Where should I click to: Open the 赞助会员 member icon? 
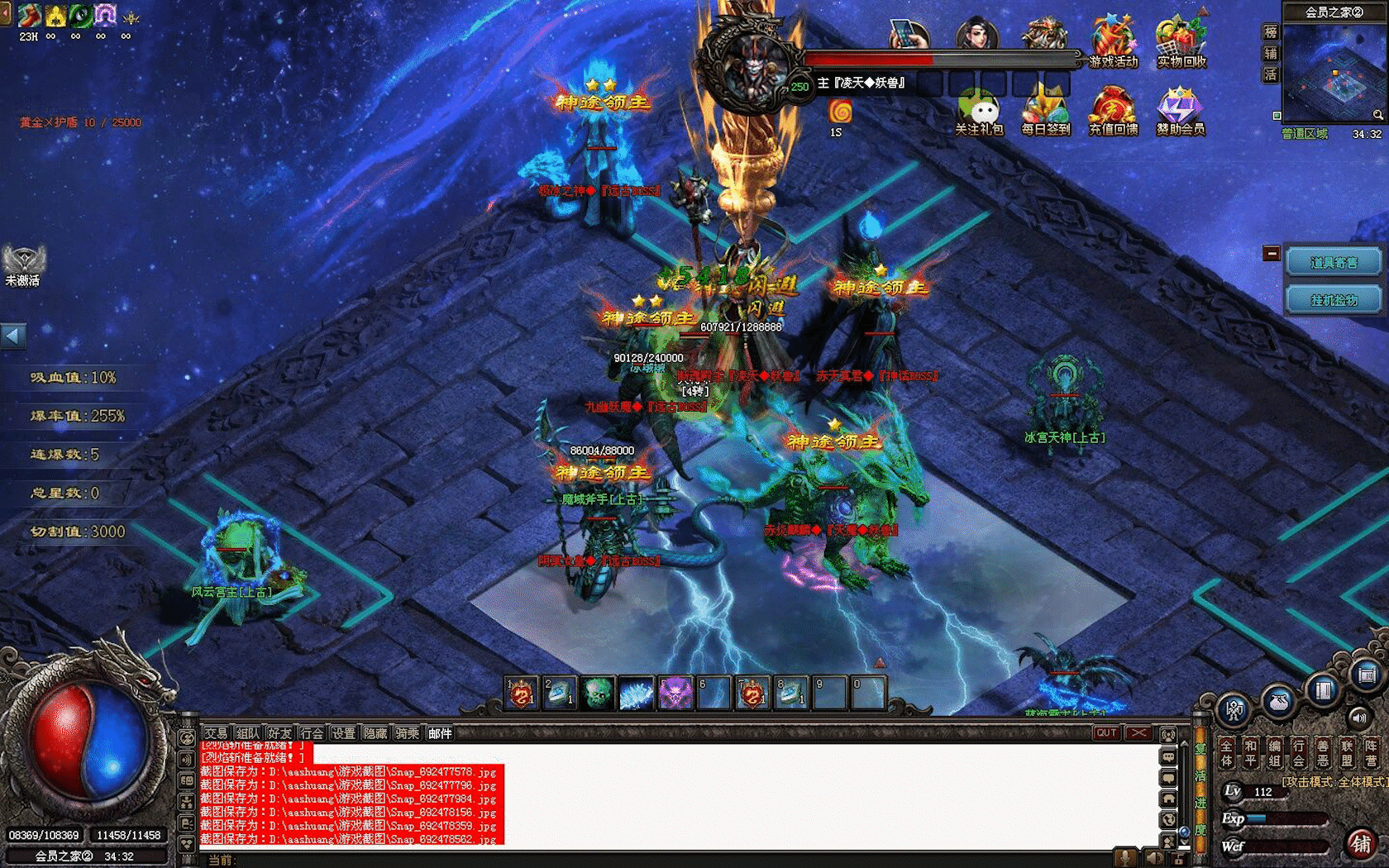(x=1181, y=110)
